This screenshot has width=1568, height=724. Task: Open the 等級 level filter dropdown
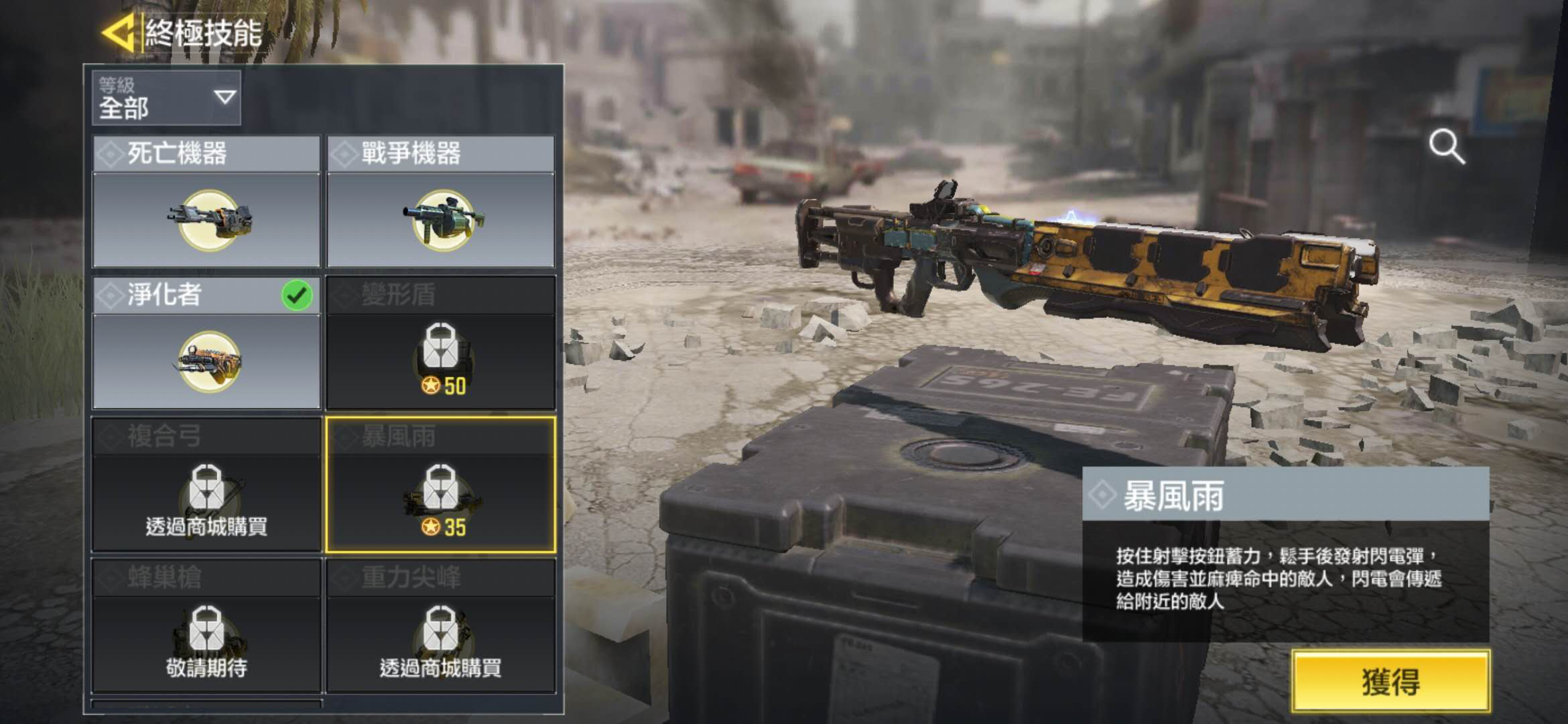[x=166, y=98]
